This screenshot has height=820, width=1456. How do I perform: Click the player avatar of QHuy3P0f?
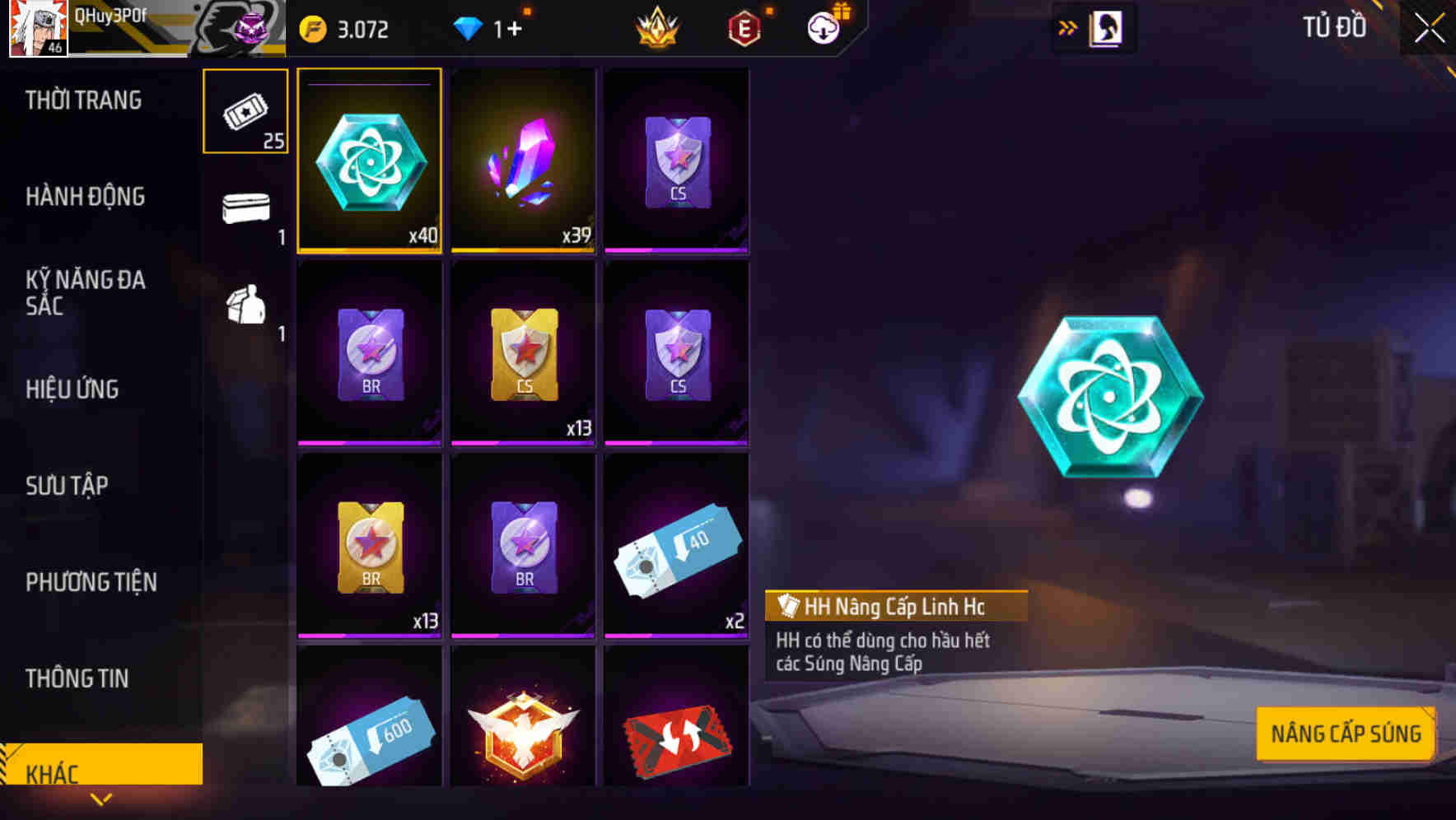(x=38, y=29)
